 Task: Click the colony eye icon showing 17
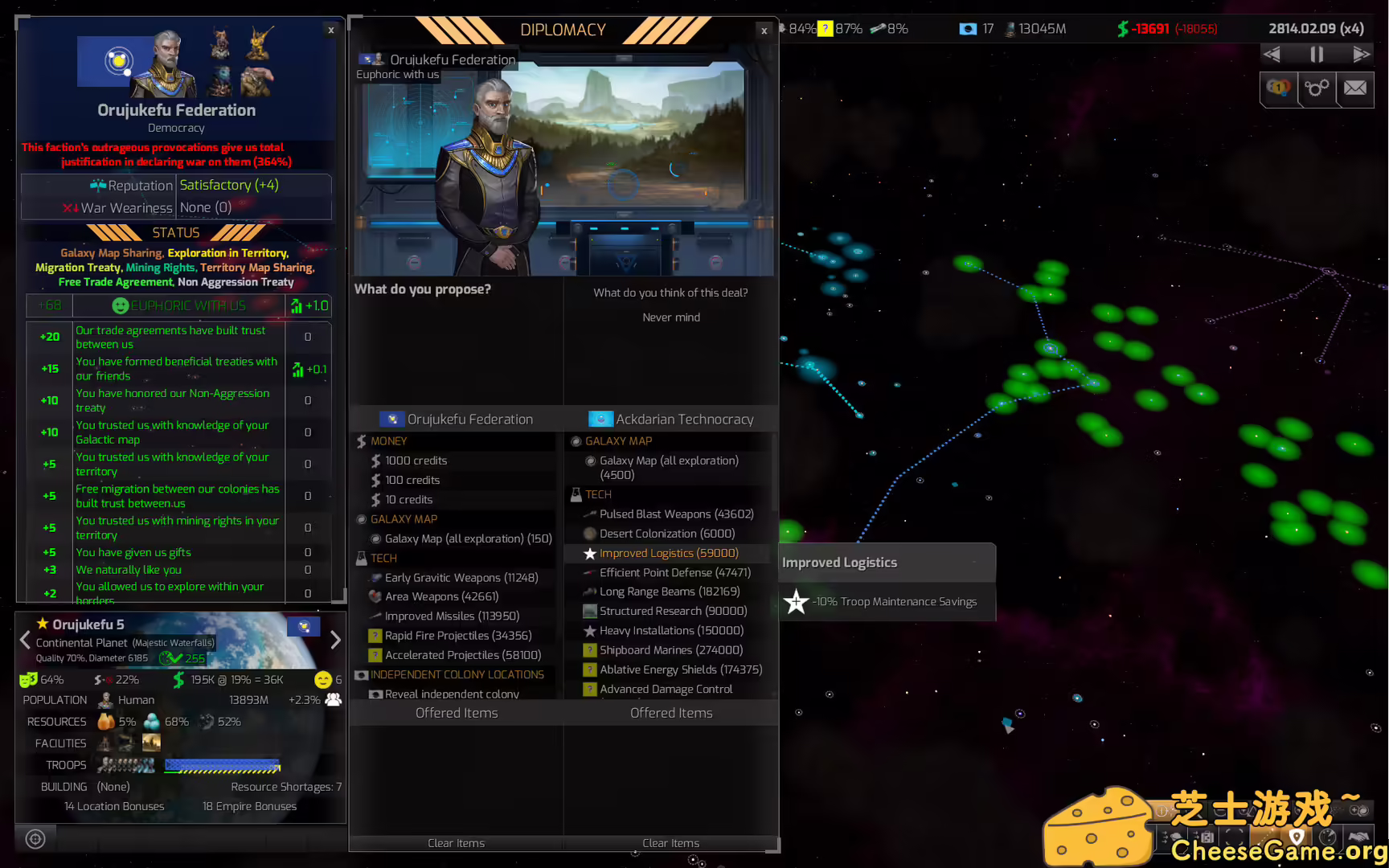(x=969, y=28)
